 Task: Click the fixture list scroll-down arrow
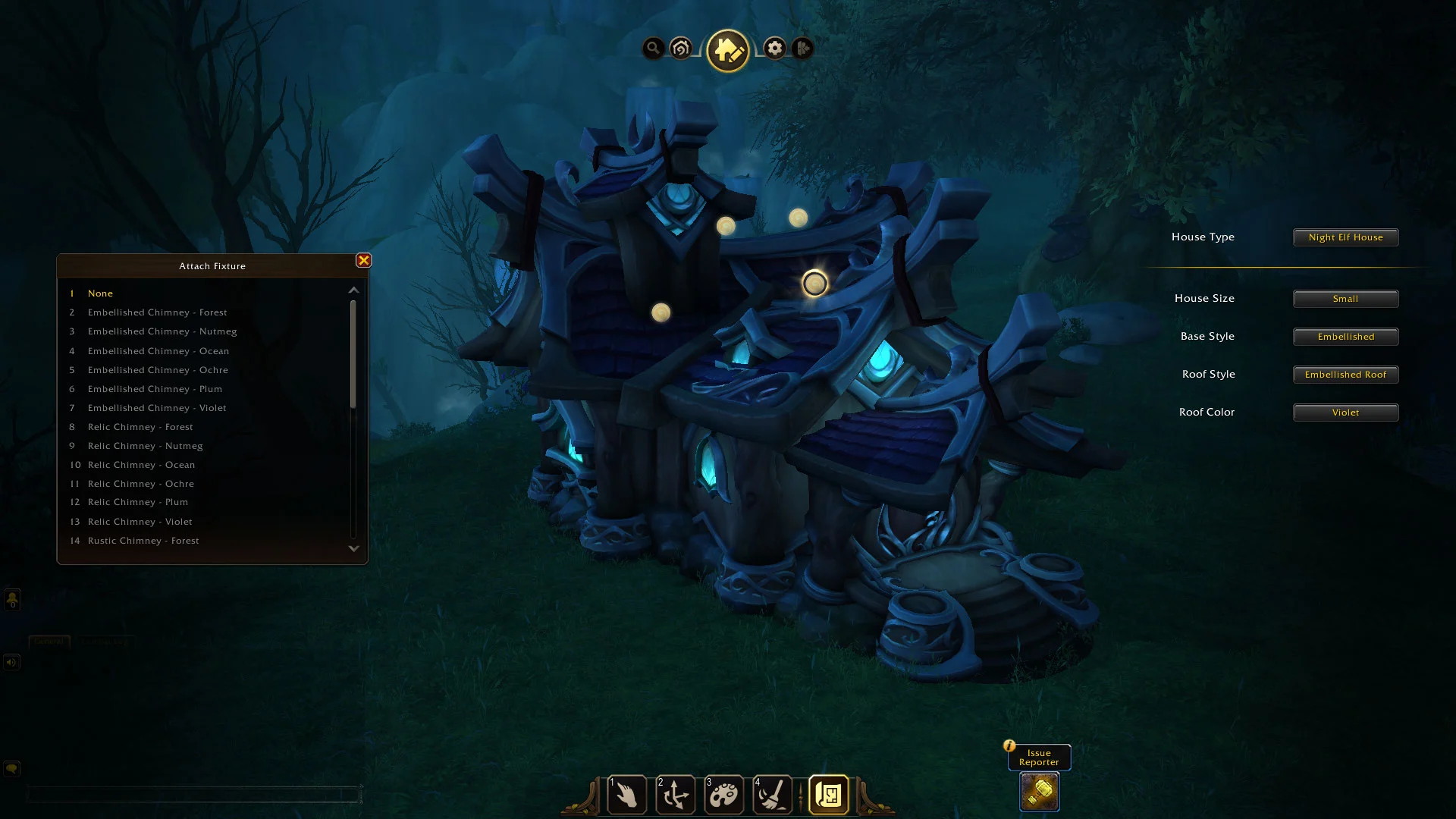pos(353,548)
